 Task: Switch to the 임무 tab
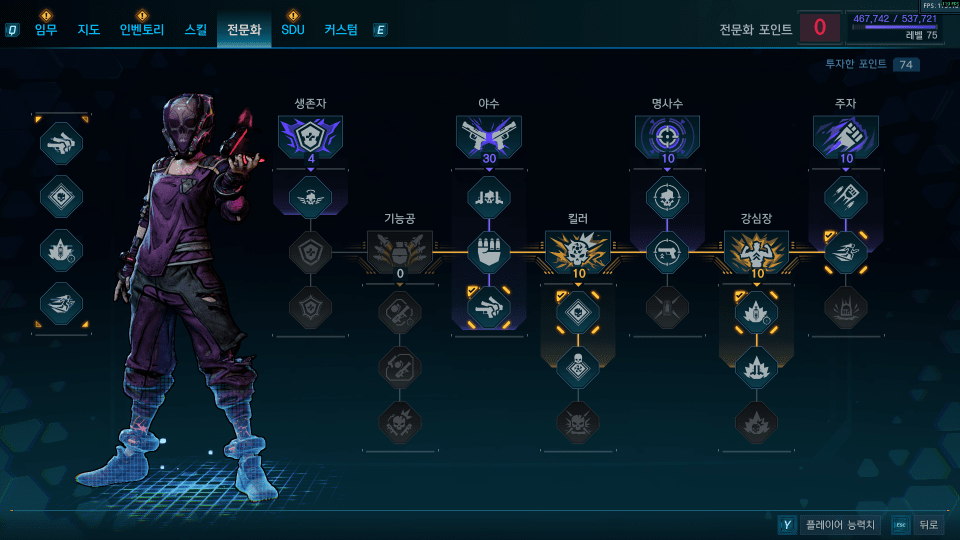tap(46, 30)
